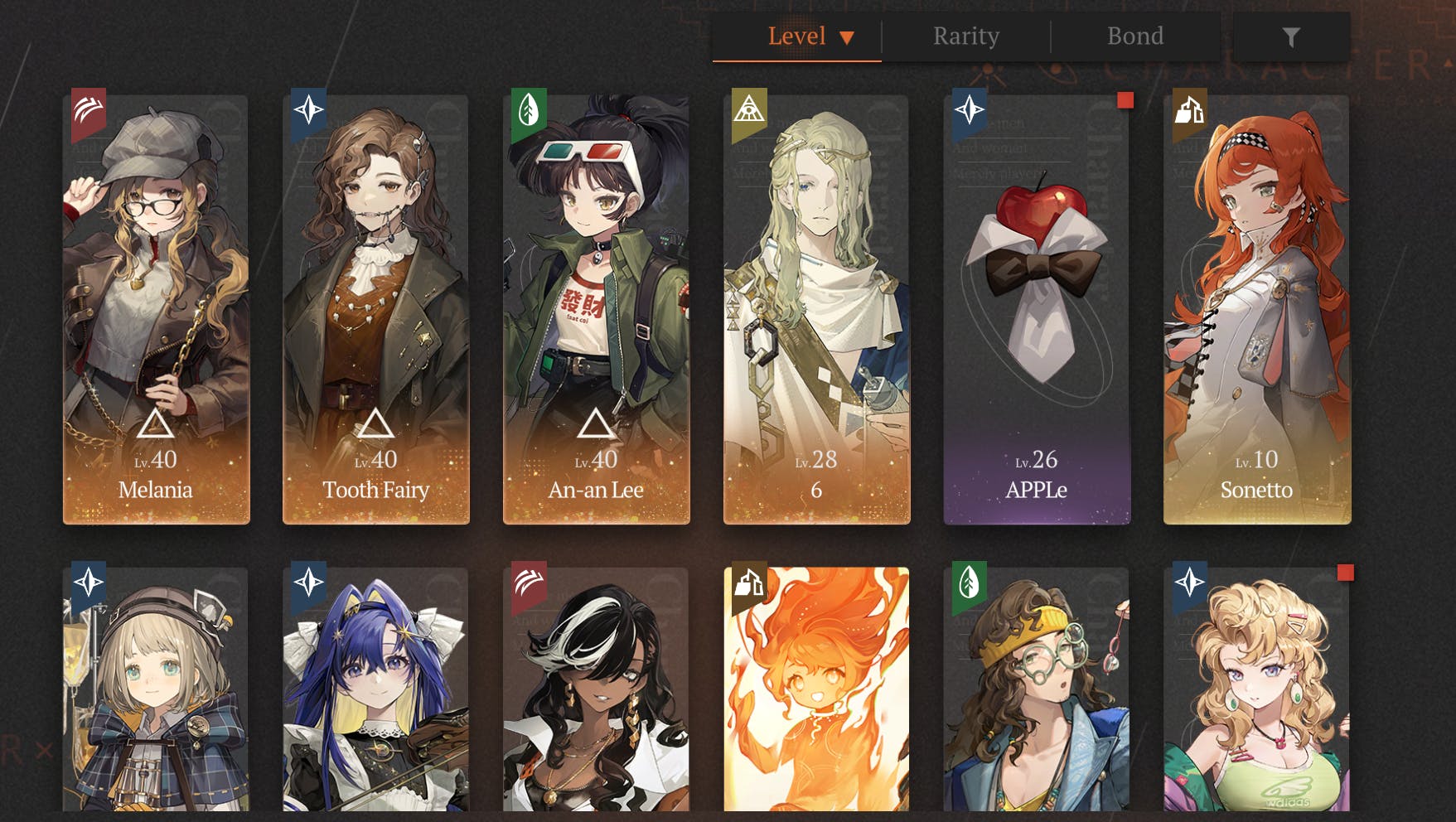Choose the Tooth Fairy character card

click(376, 309)
